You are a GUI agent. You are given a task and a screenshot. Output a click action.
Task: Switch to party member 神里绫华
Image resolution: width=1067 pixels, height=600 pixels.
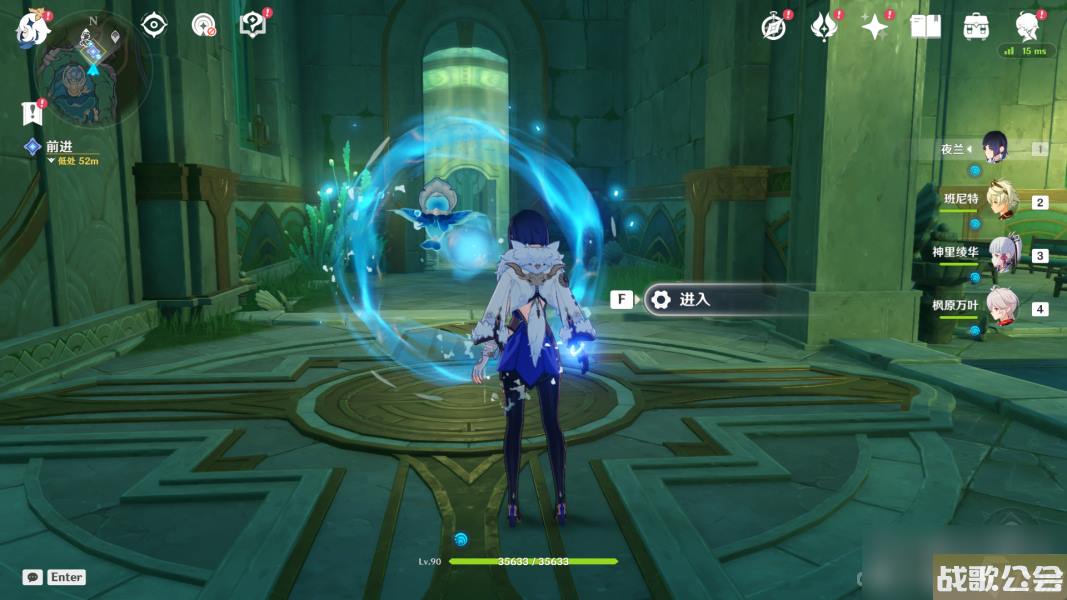(x=1001, y=254)
